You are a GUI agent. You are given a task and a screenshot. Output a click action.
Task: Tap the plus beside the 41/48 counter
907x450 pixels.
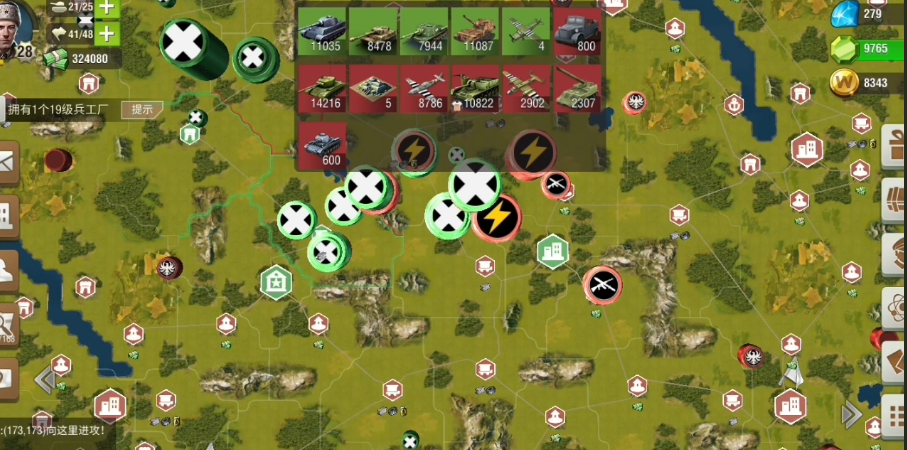(105, 34)
